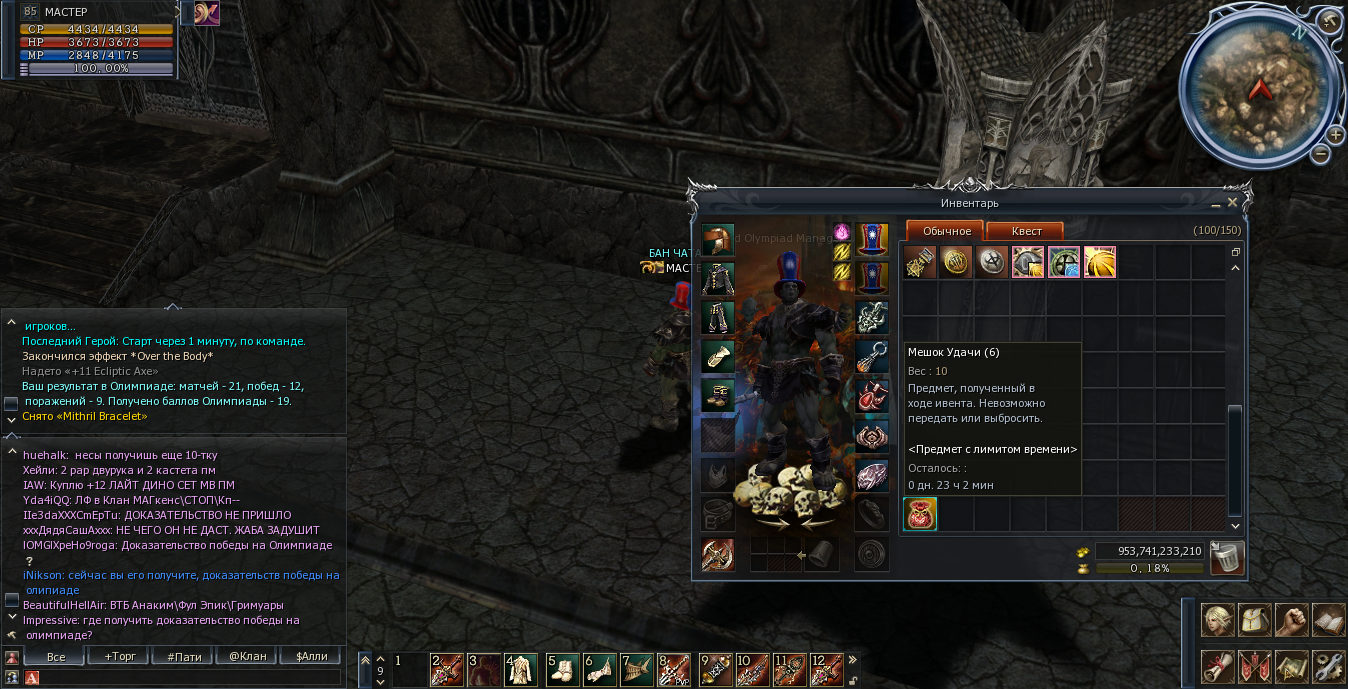
Task: Use the coat item in hotbar slot 4
Action: point(522,669)
